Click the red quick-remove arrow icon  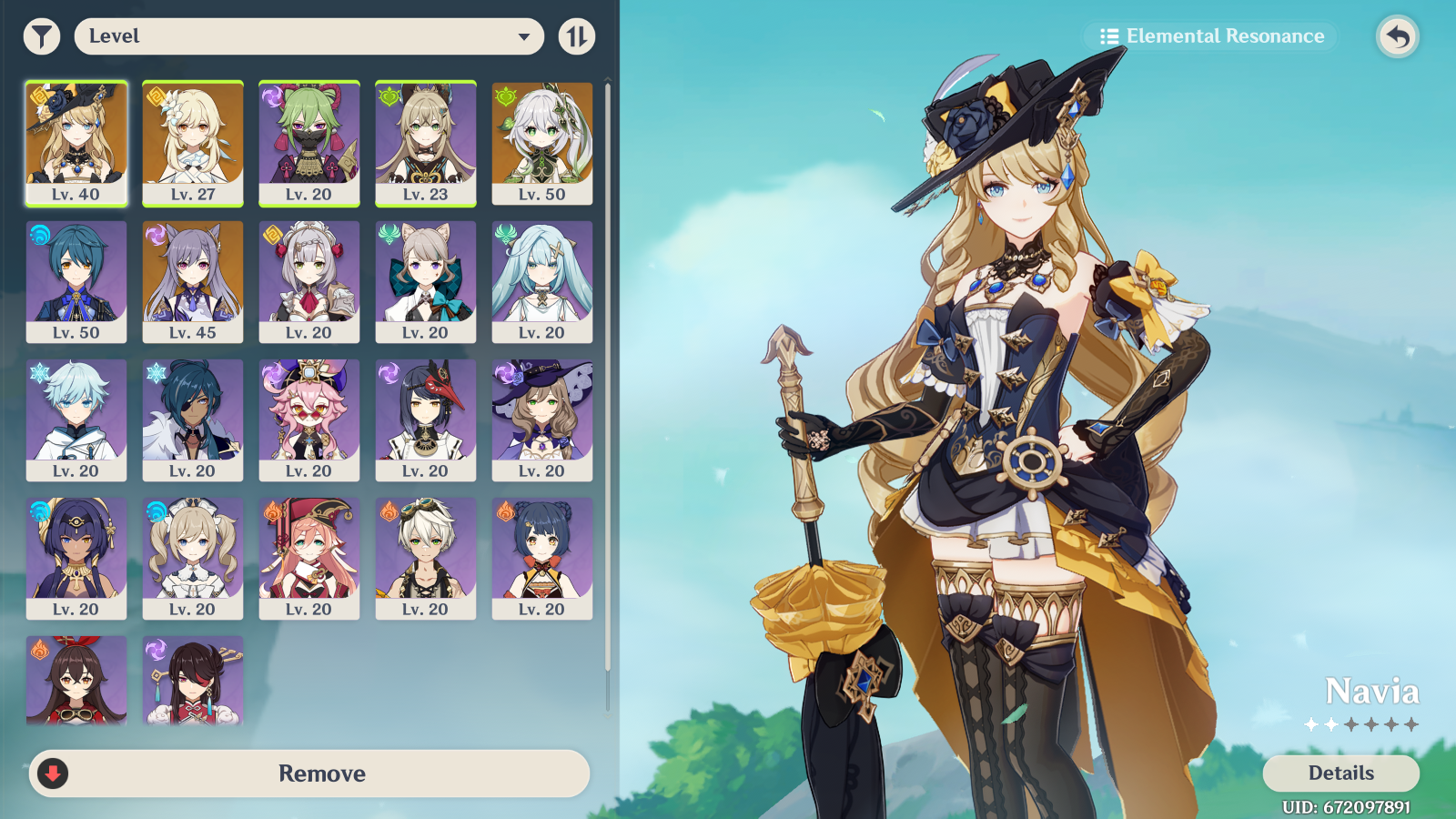53,773
